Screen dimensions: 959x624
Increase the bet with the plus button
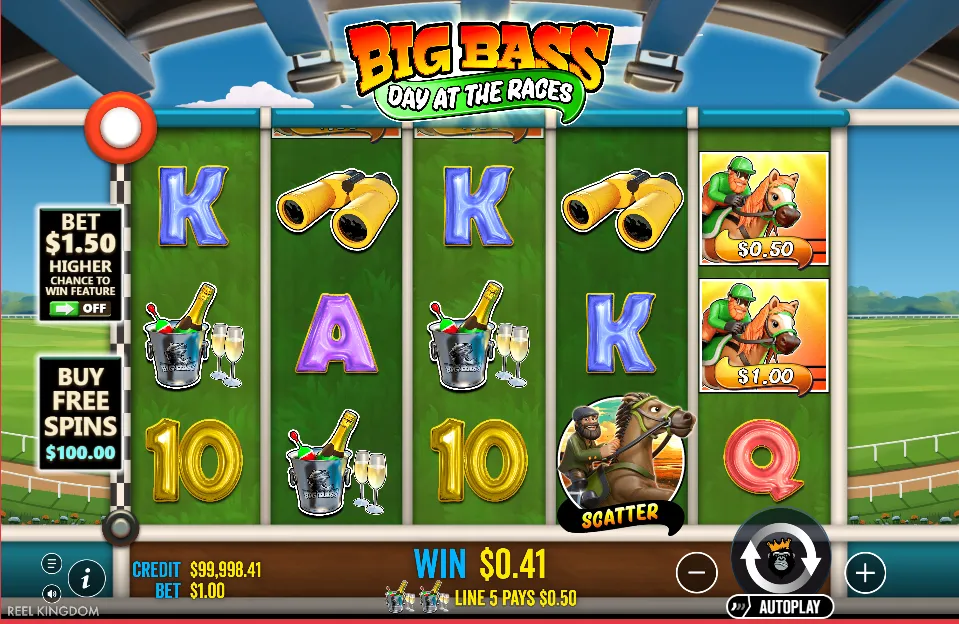(865, 572)
